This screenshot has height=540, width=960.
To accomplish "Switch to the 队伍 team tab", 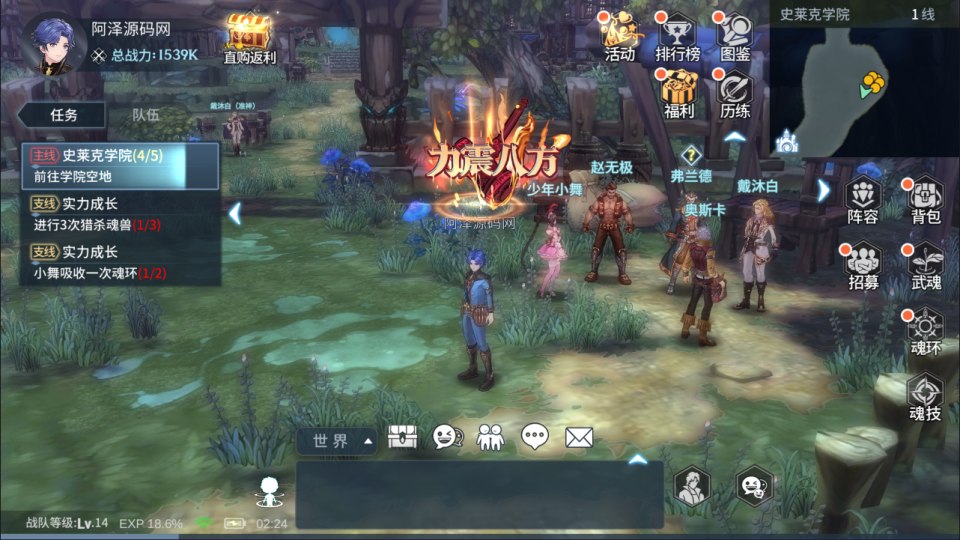I will point(146,115).
